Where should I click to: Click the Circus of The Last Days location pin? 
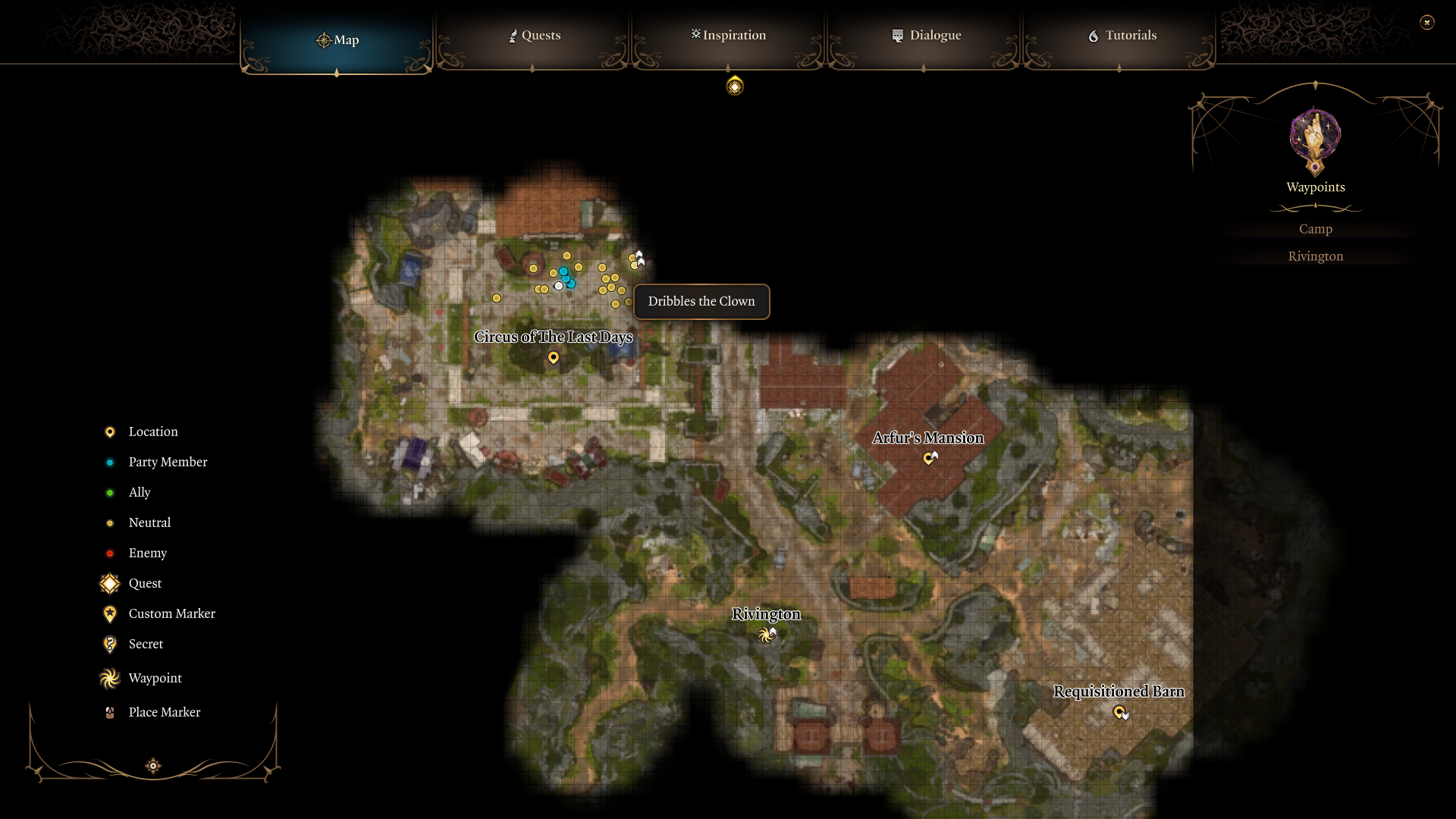(554, 358)
